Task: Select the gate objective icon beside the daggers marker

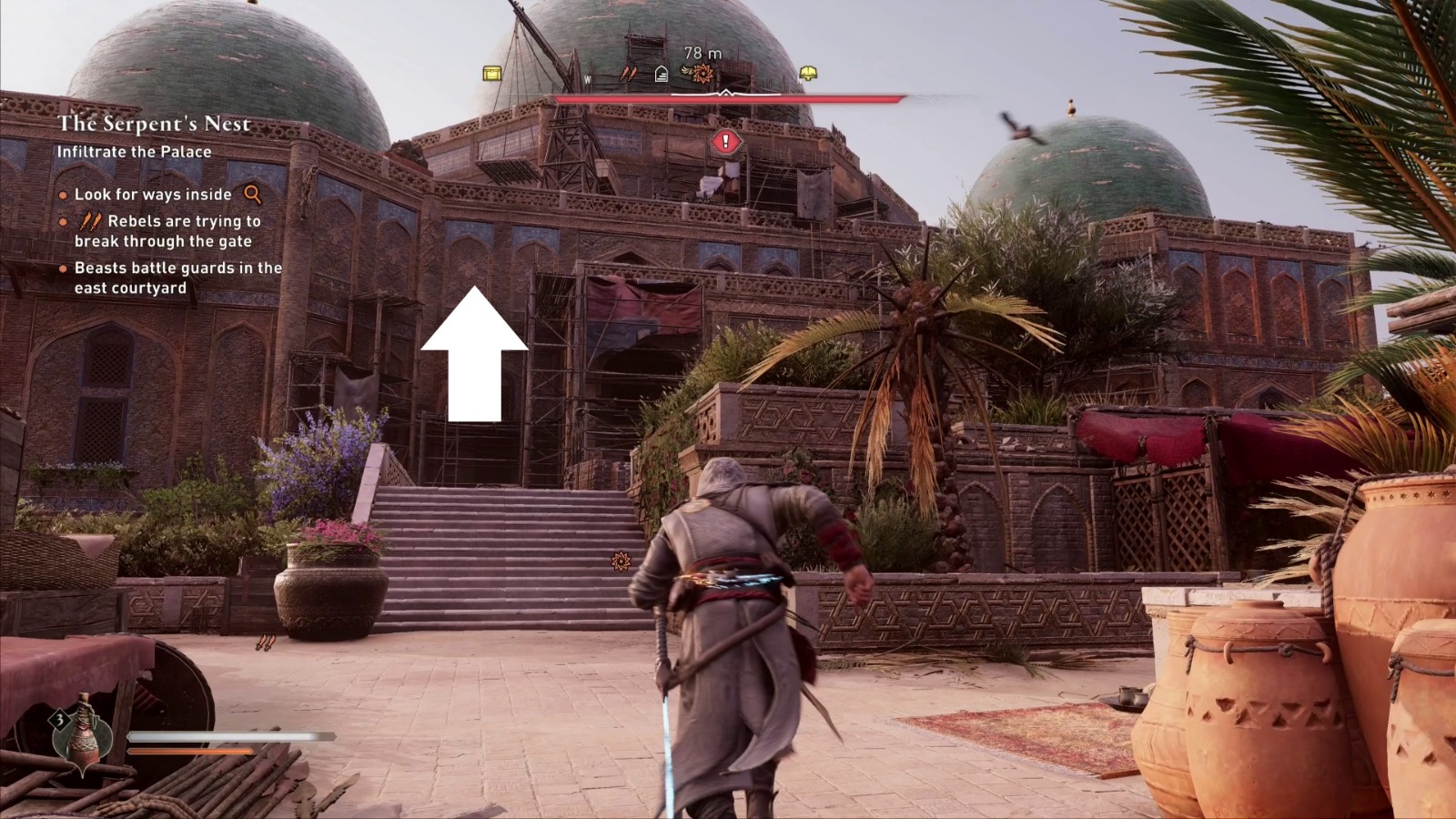Action: [x=662, y=75]
